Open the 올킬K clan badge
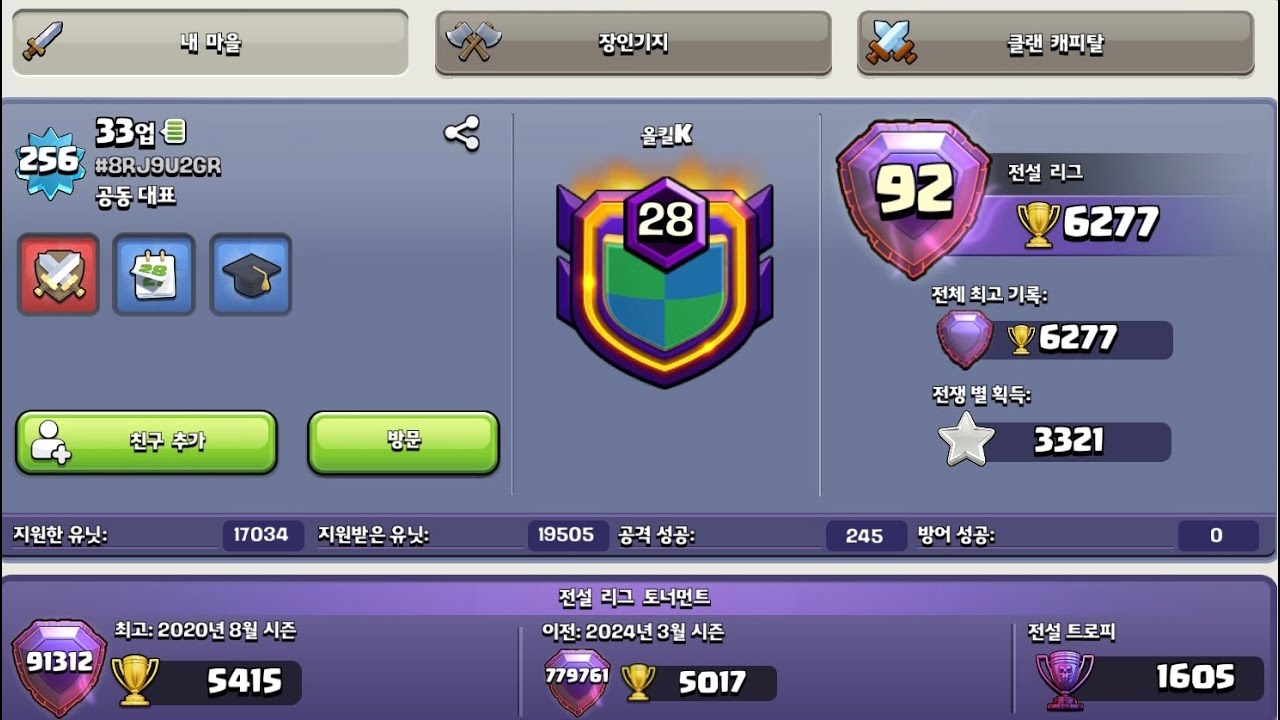Screen dimensions: 1280x720 [665, 280]
